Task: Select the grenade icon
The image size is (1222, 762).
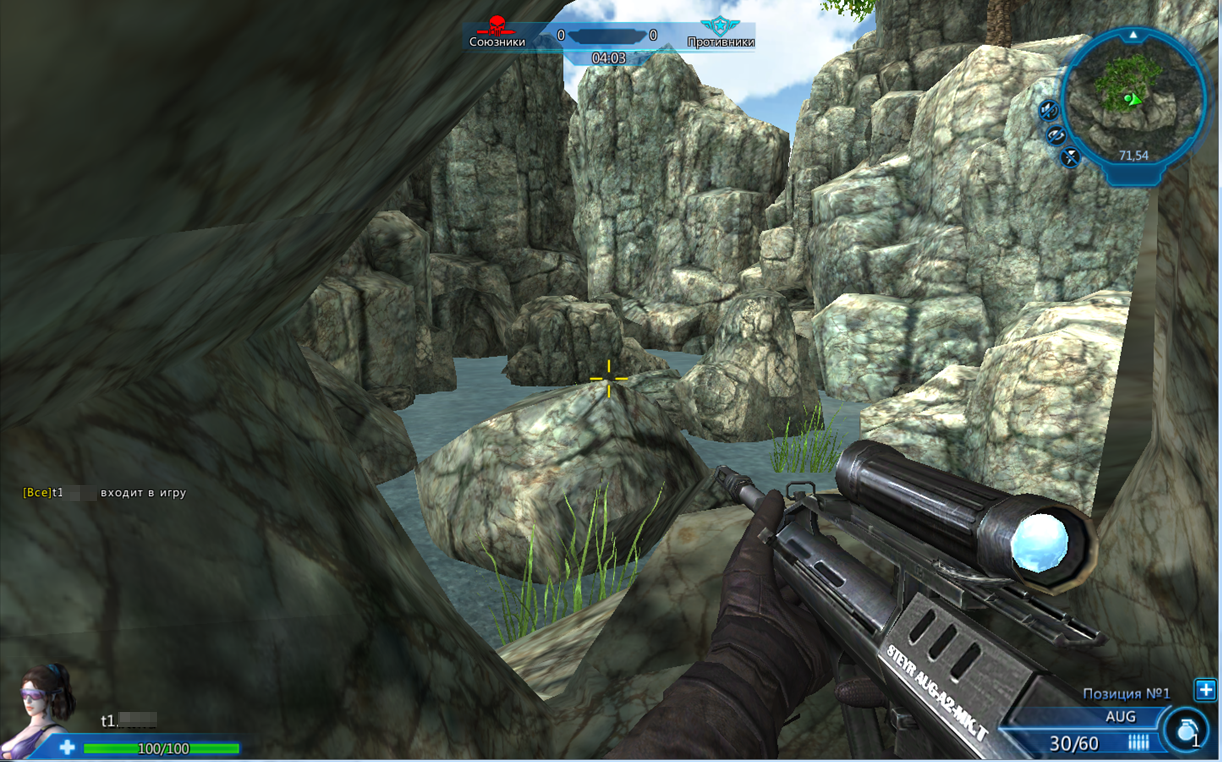Action: tap(1186, 732)
